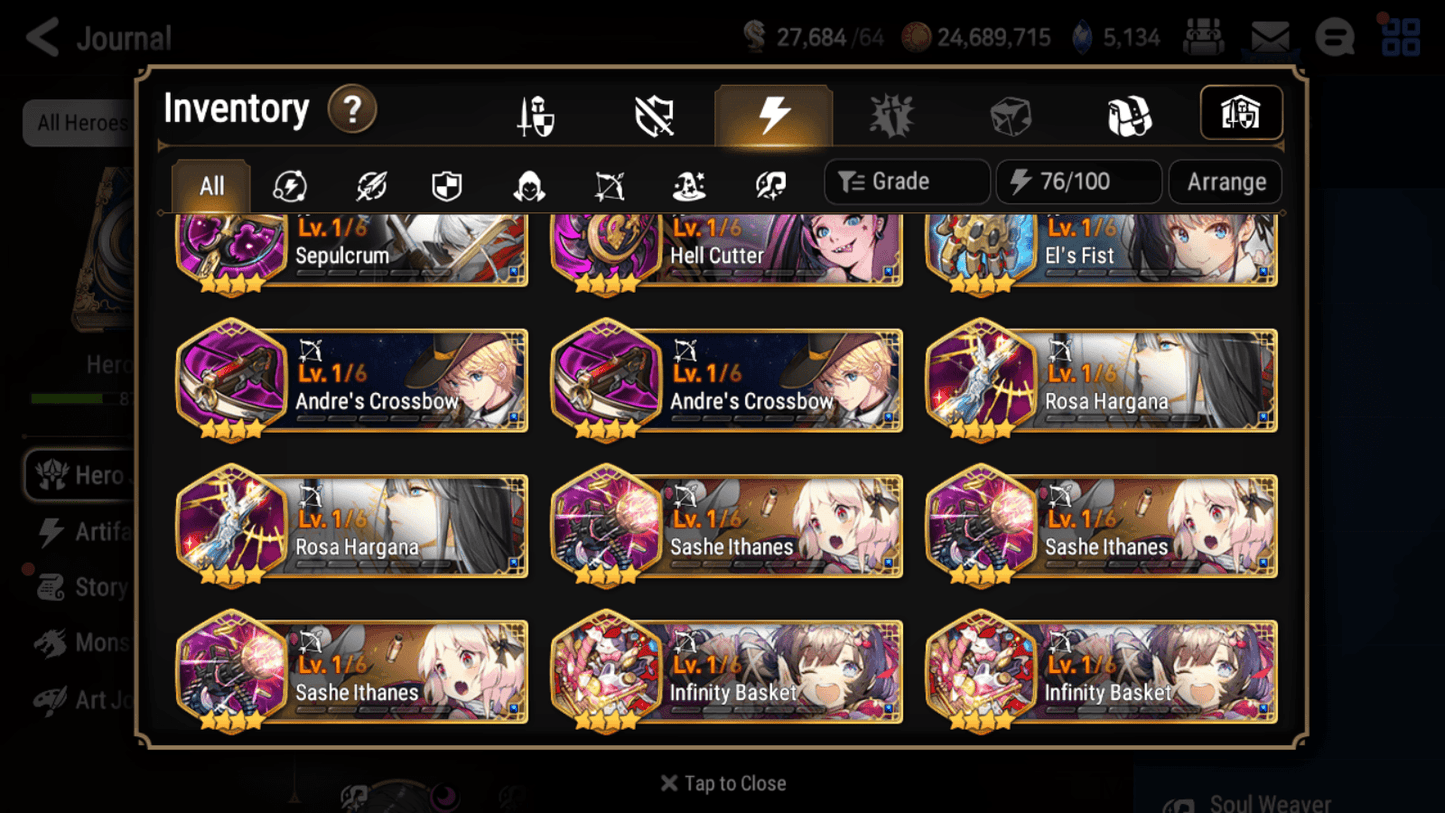This screenshot has width=1445, height=813.
Task: Filter artifacts by Knight shield icon
Action: (x=447, y=182)
